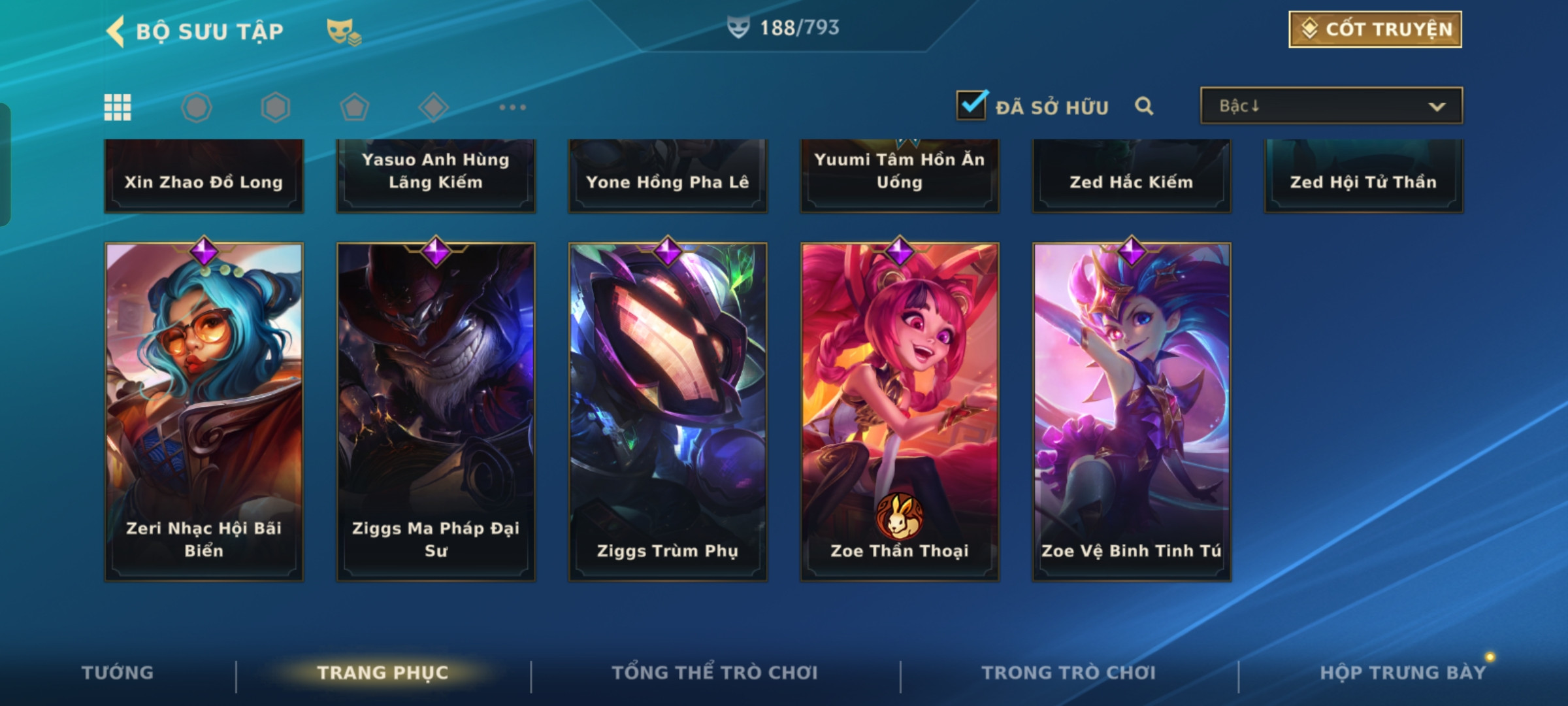Image resolution: width=1568 pixels, height=706 pixels.
Task: Select the Trang Phục tab
Action: point(383,673)
